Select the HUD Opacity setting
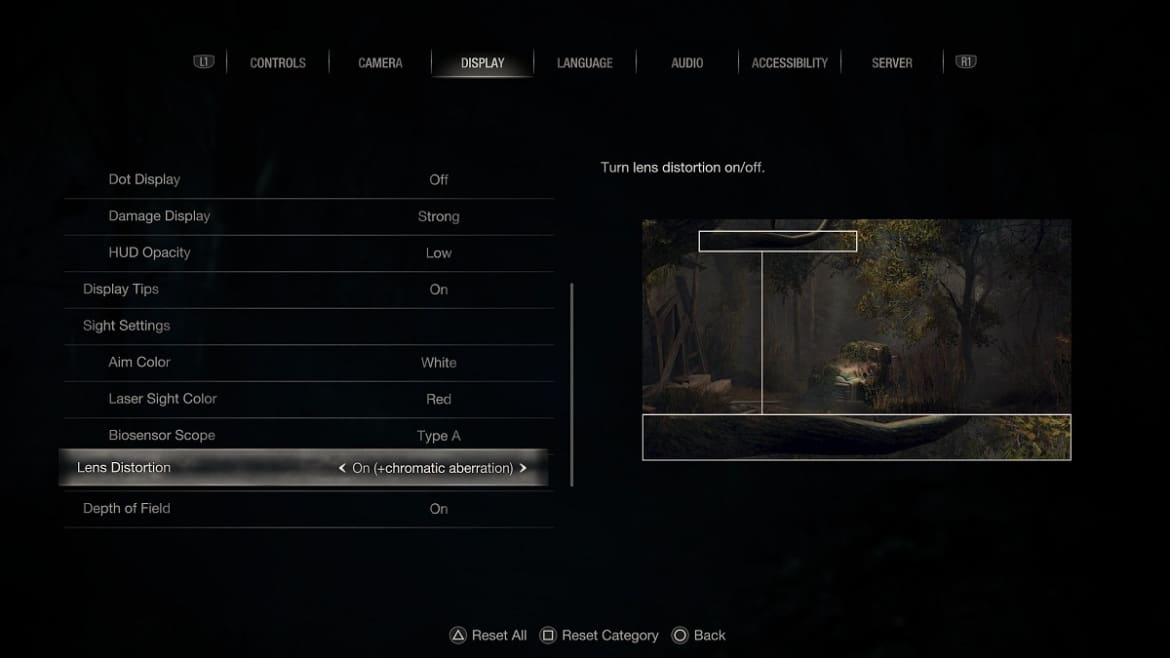This screenshot has height=658, width=1170. coord(308,253)
